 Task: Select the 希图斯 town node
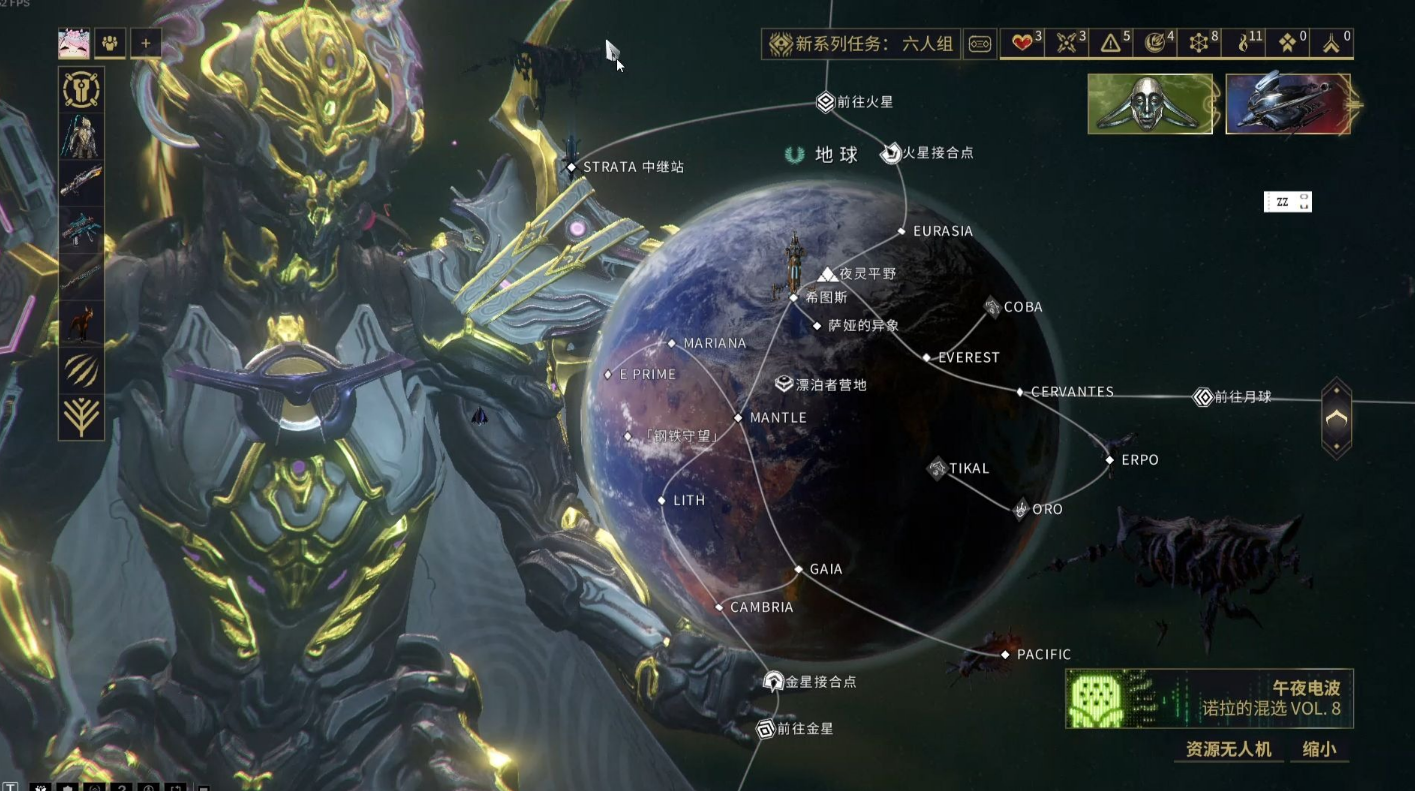click(x=794, y=297)
